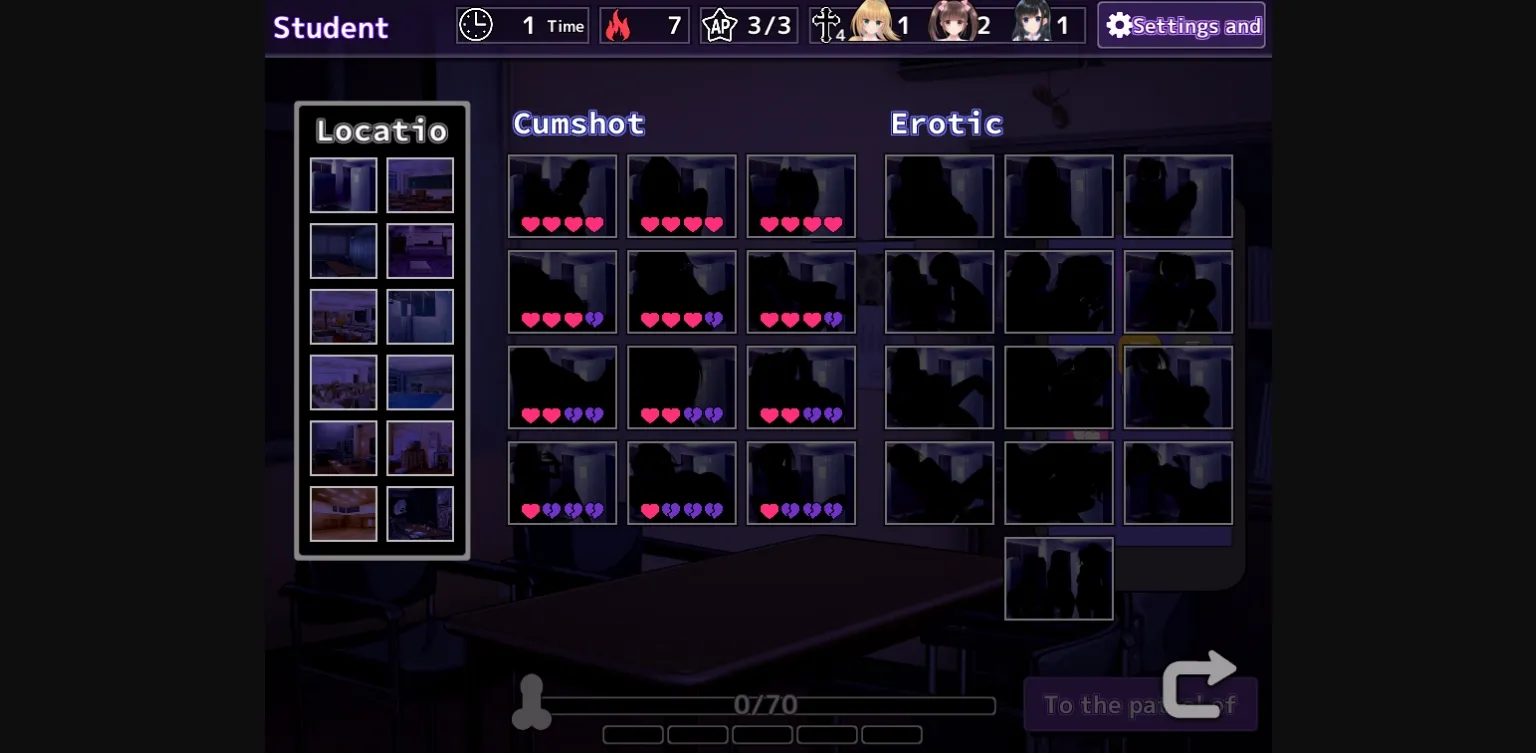Toggle the last Cumshot scene with three broken hearts
The image size is (1536, 753).
pyautogui.click(x=801, y=483)
